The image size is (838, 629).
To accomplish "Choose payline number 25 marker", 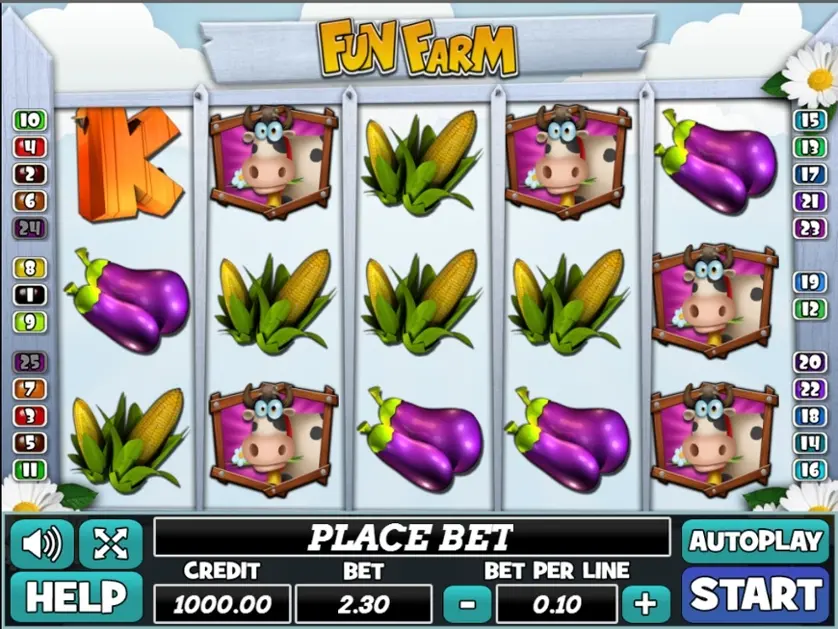I will (30, 362).
